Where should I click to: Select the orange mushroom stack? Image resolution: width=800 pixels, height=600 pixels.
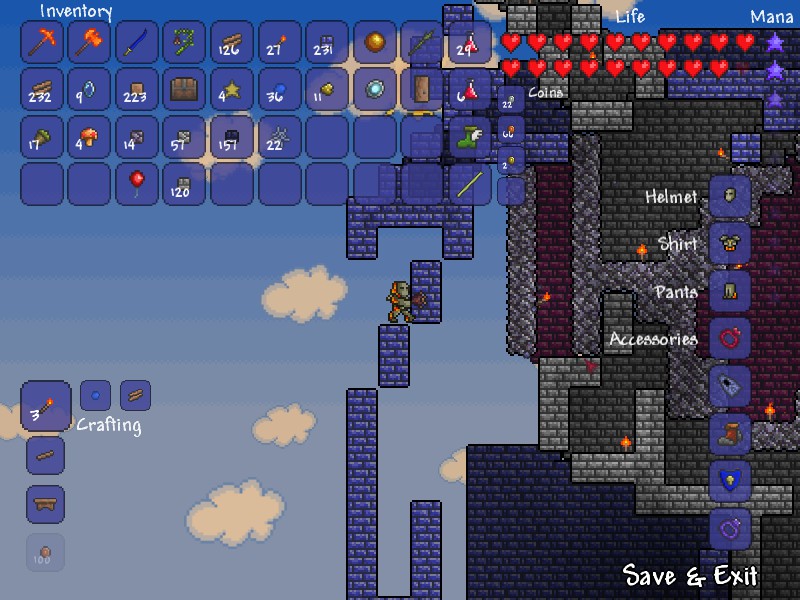(x=89, y=137)
